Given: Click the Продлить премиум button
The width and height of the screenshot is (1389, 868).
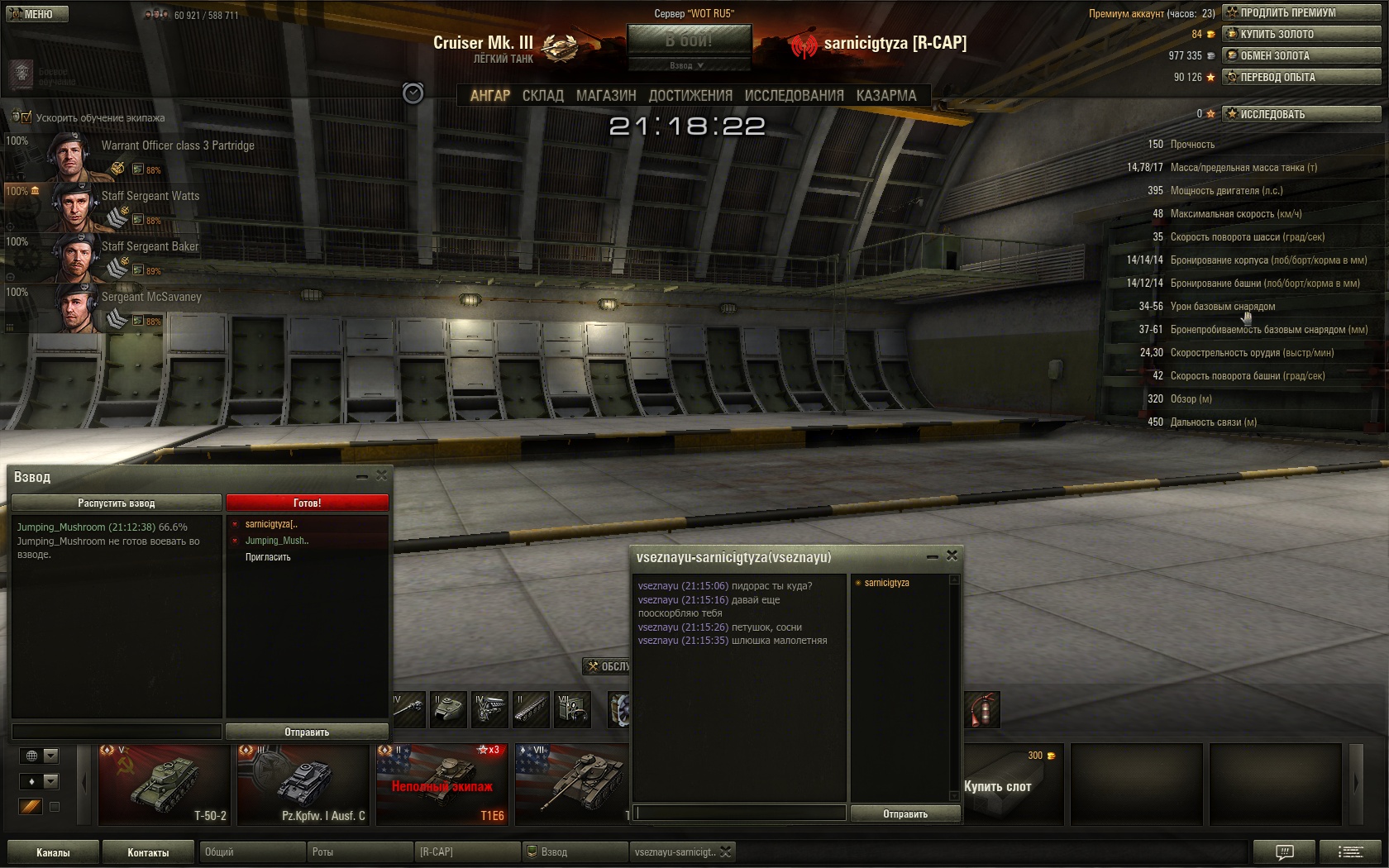Looking at the screenshot, I should [1301, 12].
